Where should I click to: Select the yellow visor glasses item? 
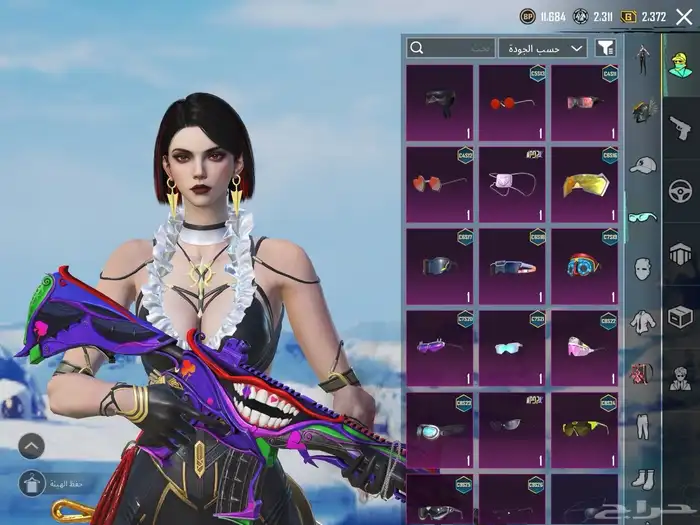point(584,184)
